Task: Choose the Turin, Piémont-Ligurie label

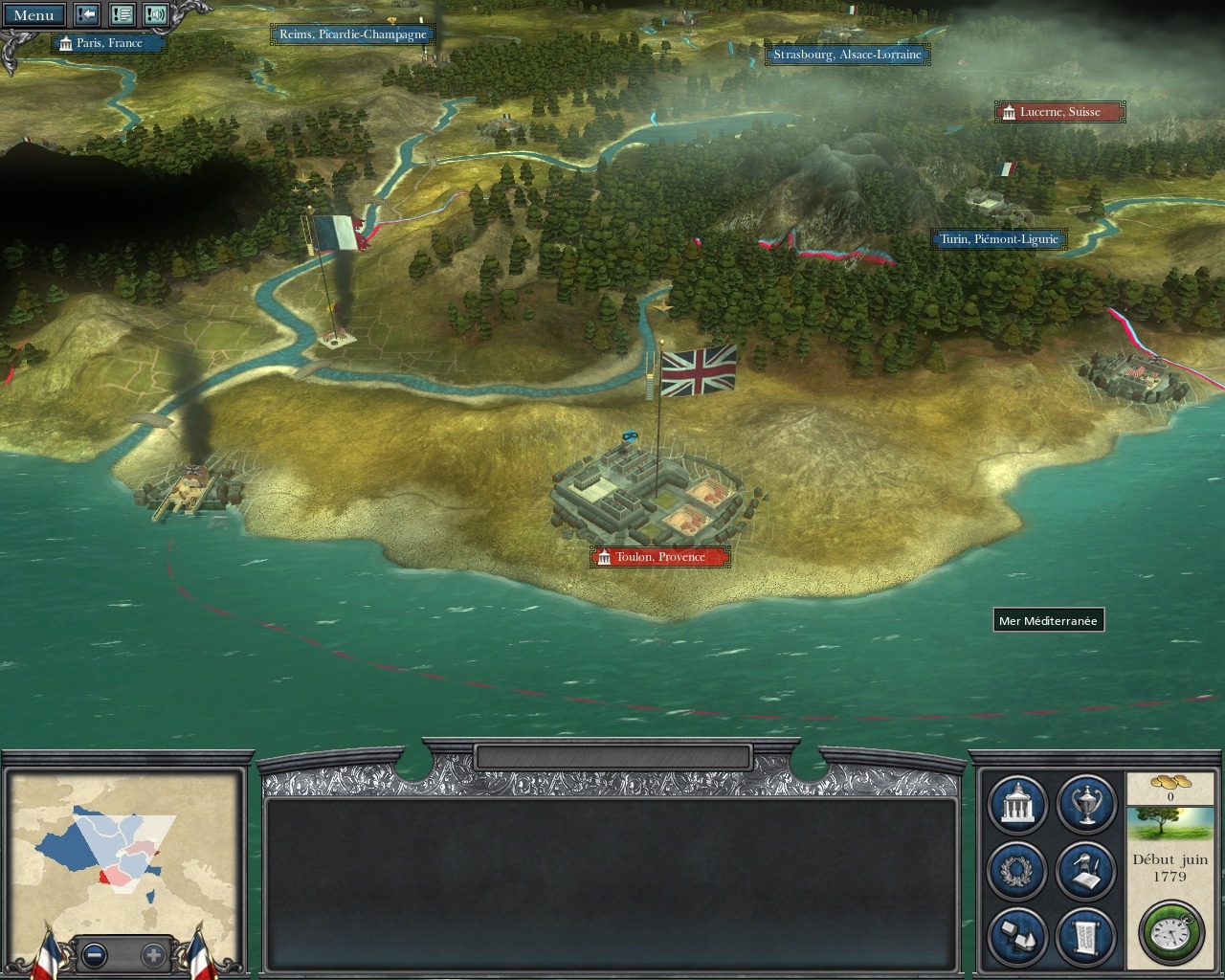Action: tap(998, 239)
